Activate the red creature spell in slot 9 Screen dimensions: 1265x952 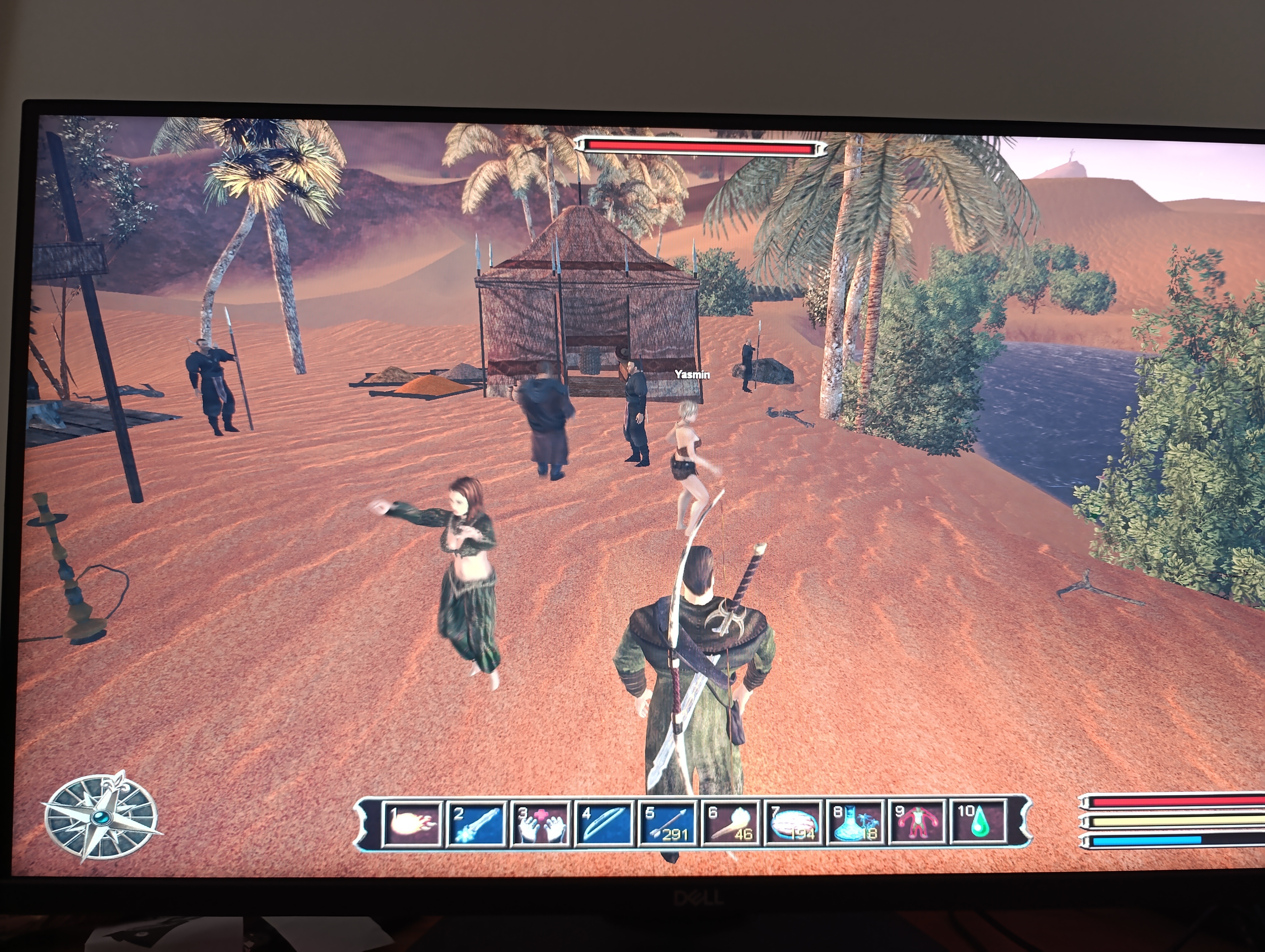click(917, 823)
